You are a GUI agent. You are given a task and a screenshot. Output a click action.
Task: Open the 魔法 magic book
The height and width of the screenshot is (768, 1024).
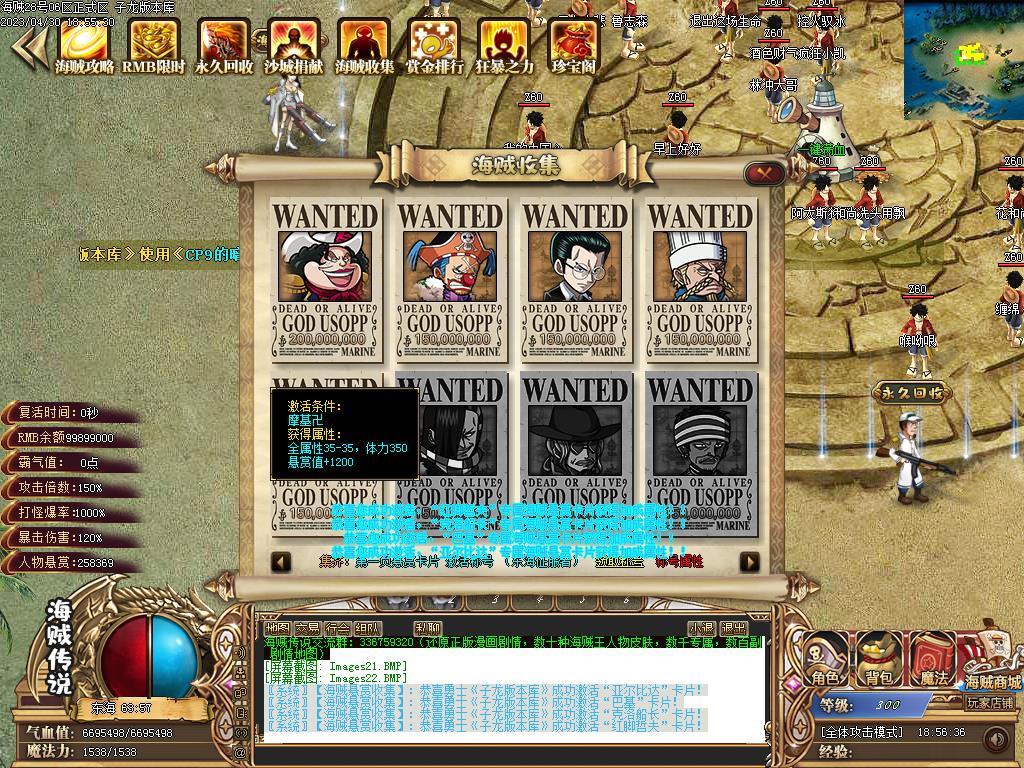(x=933, y=660)
